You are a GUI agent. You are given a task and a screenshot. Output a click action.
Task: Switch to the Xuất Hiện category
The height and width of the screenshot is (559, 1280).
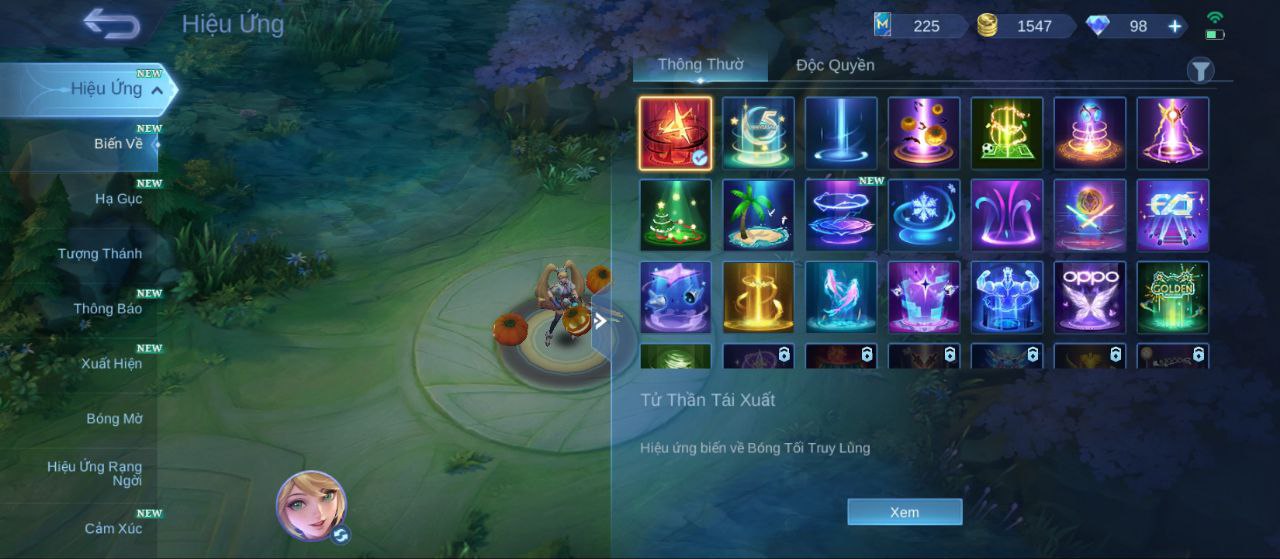tap(111, 364)
